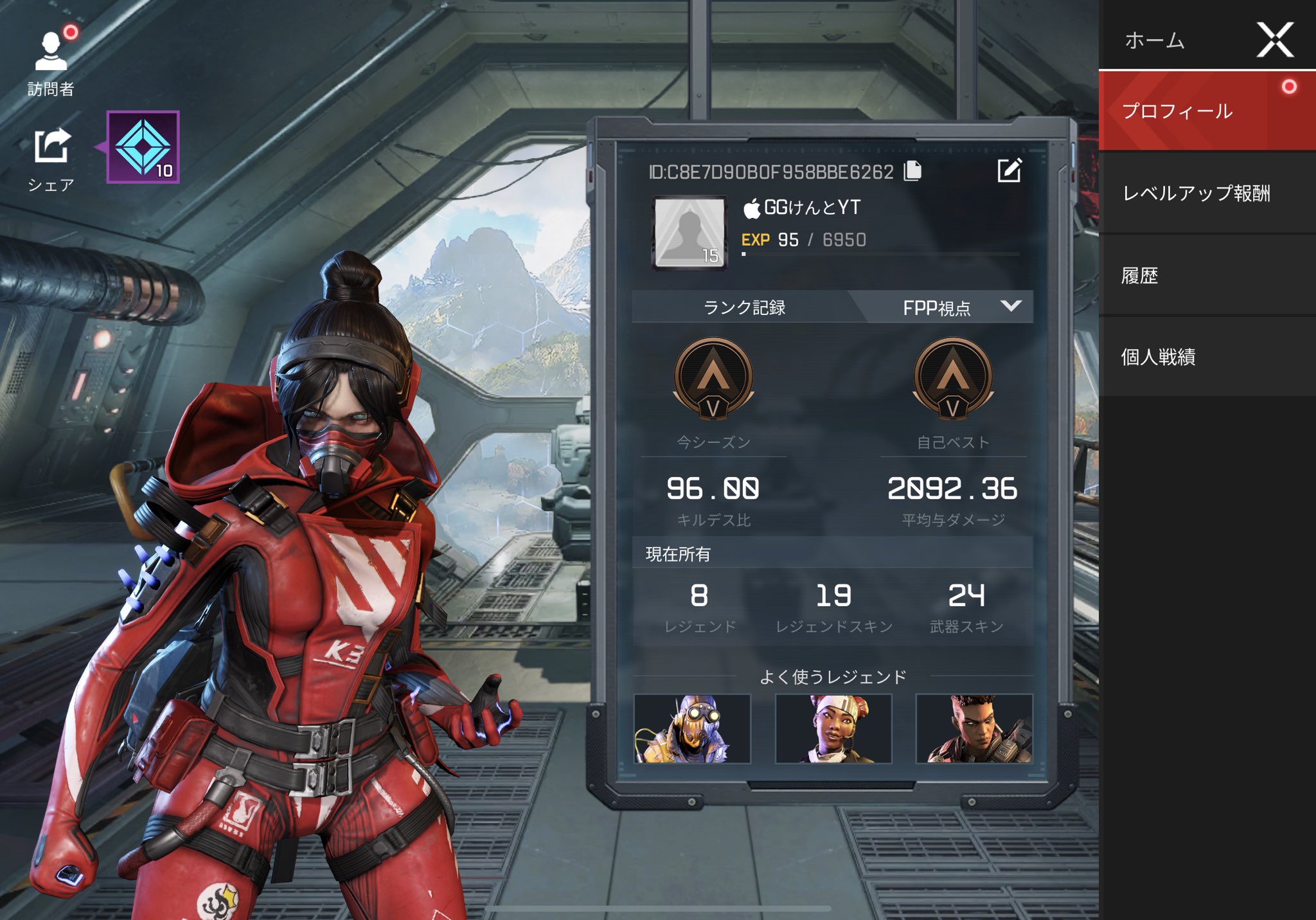Viewport: 1316px width, 920px height.
Task: Select the ランク記録 rank record tab
Action: (x=744, y=307)
